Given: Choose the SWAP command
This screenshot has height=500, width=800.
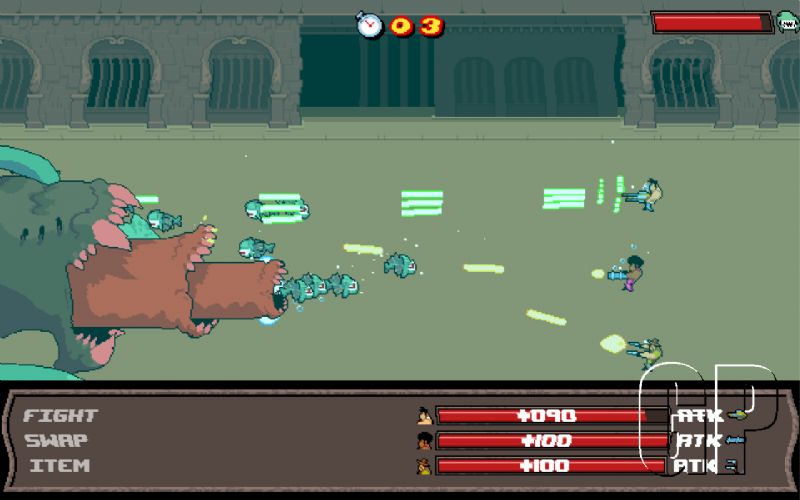Looking at the screenshot, I should [56, 440].
